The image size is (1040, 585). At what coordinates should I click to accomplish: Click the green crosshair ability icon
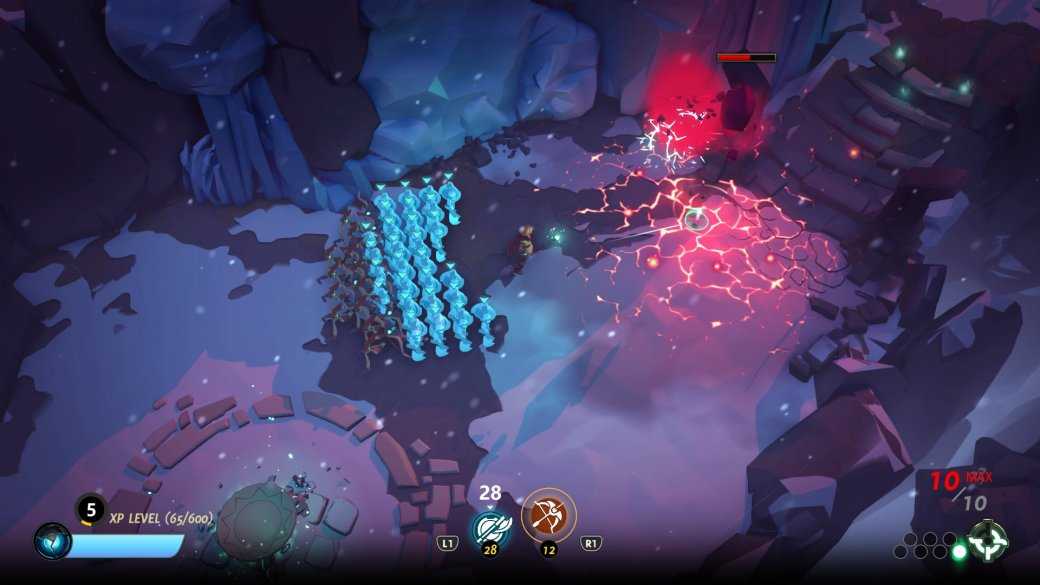988,541
